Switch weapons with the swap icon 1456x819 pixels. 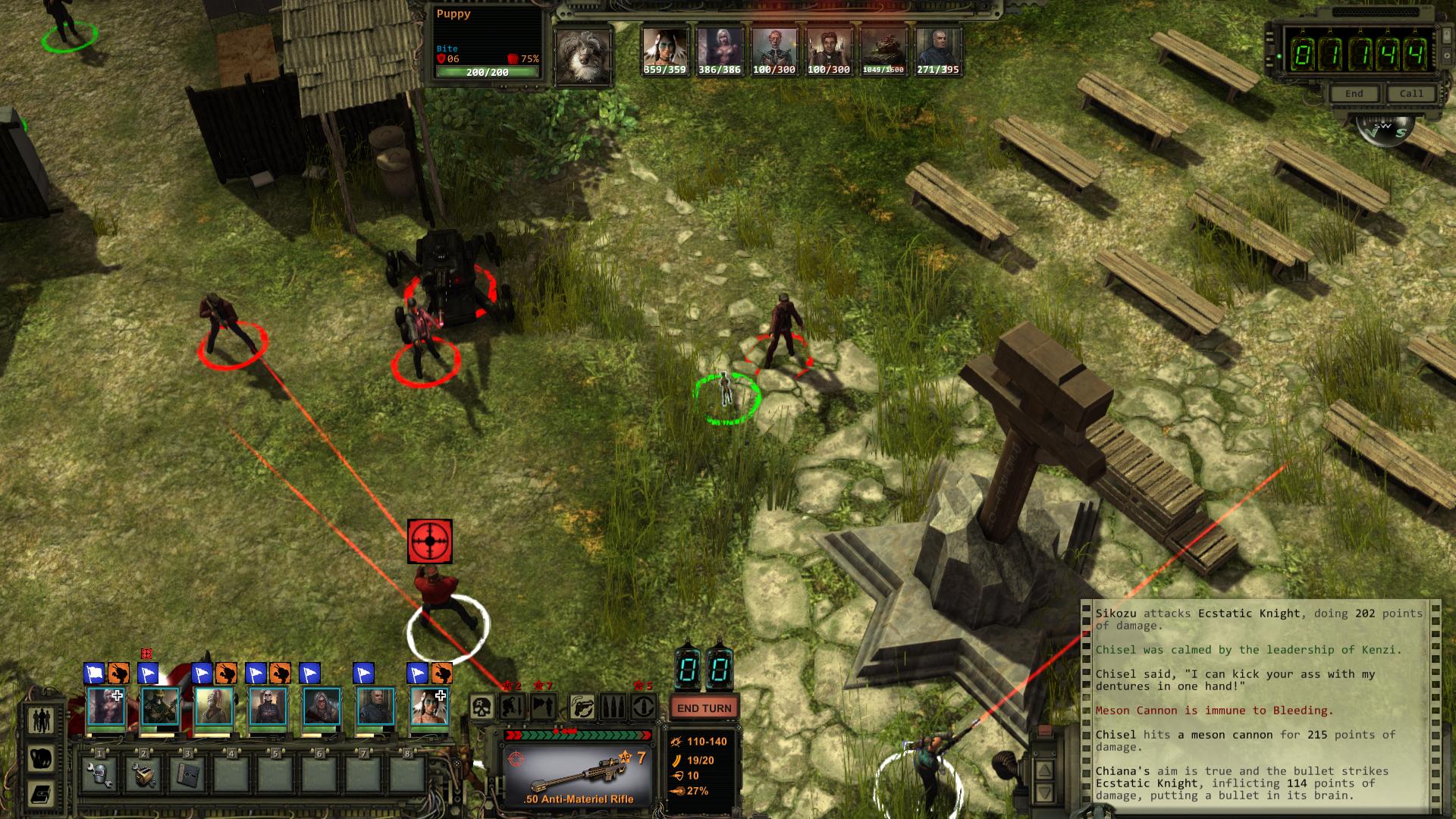582,708
